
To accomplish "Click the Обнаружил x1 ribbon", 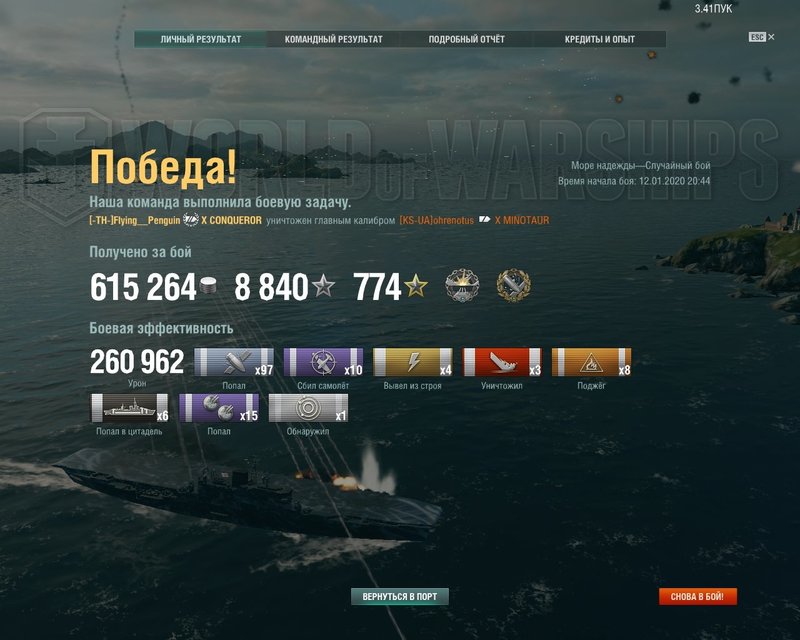I will click(x=308, y=408).
